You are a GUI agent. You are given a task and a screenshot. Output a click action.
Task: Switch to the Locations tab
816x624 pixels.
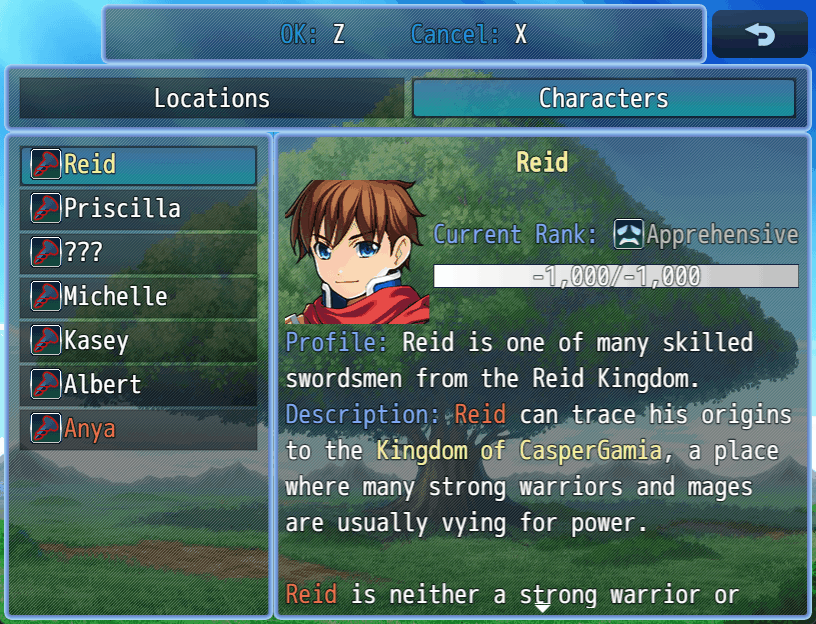(211, 98)
